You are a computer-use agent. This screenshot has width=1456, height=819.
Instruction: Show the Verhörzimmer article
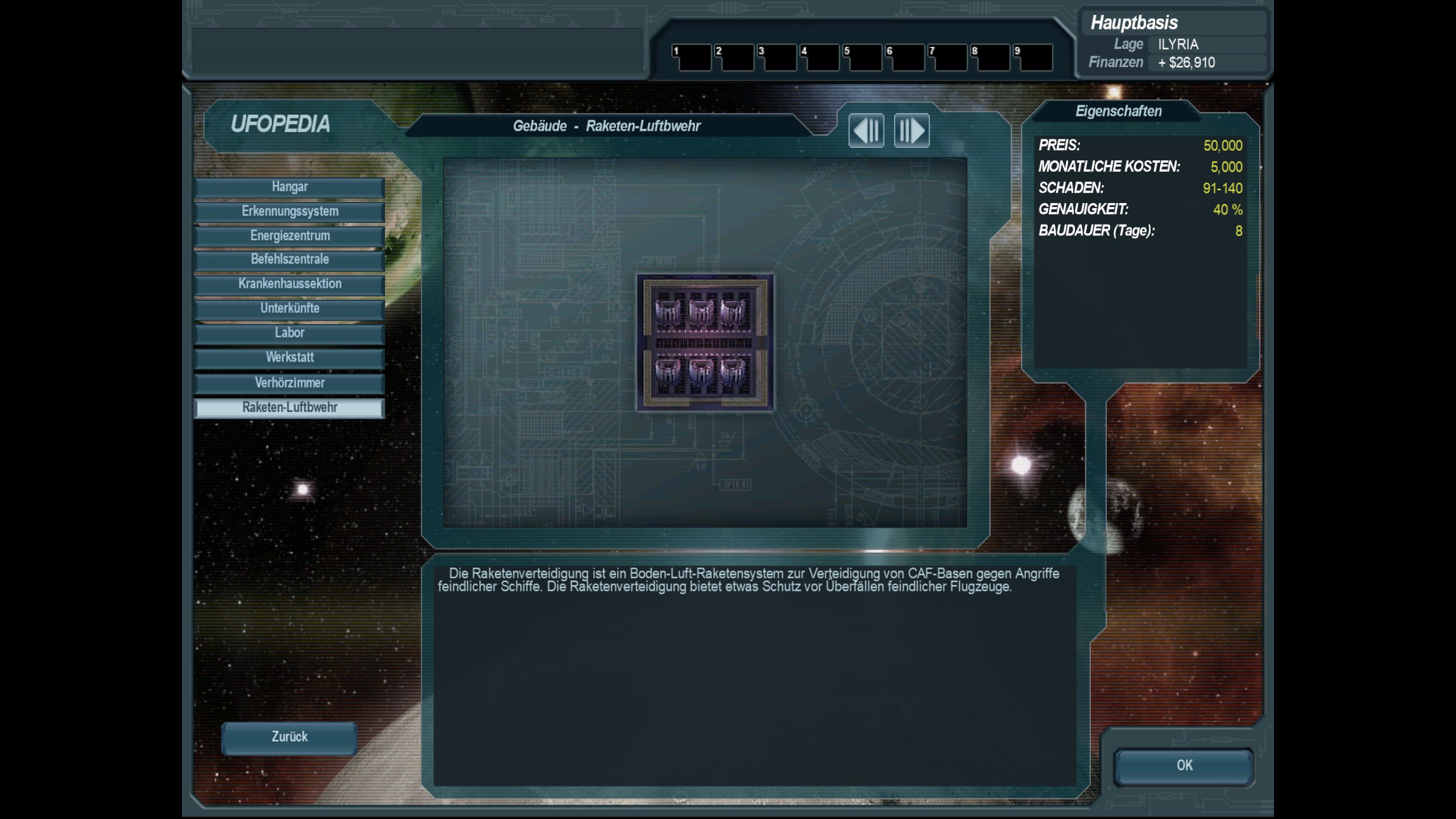point(289,383)
